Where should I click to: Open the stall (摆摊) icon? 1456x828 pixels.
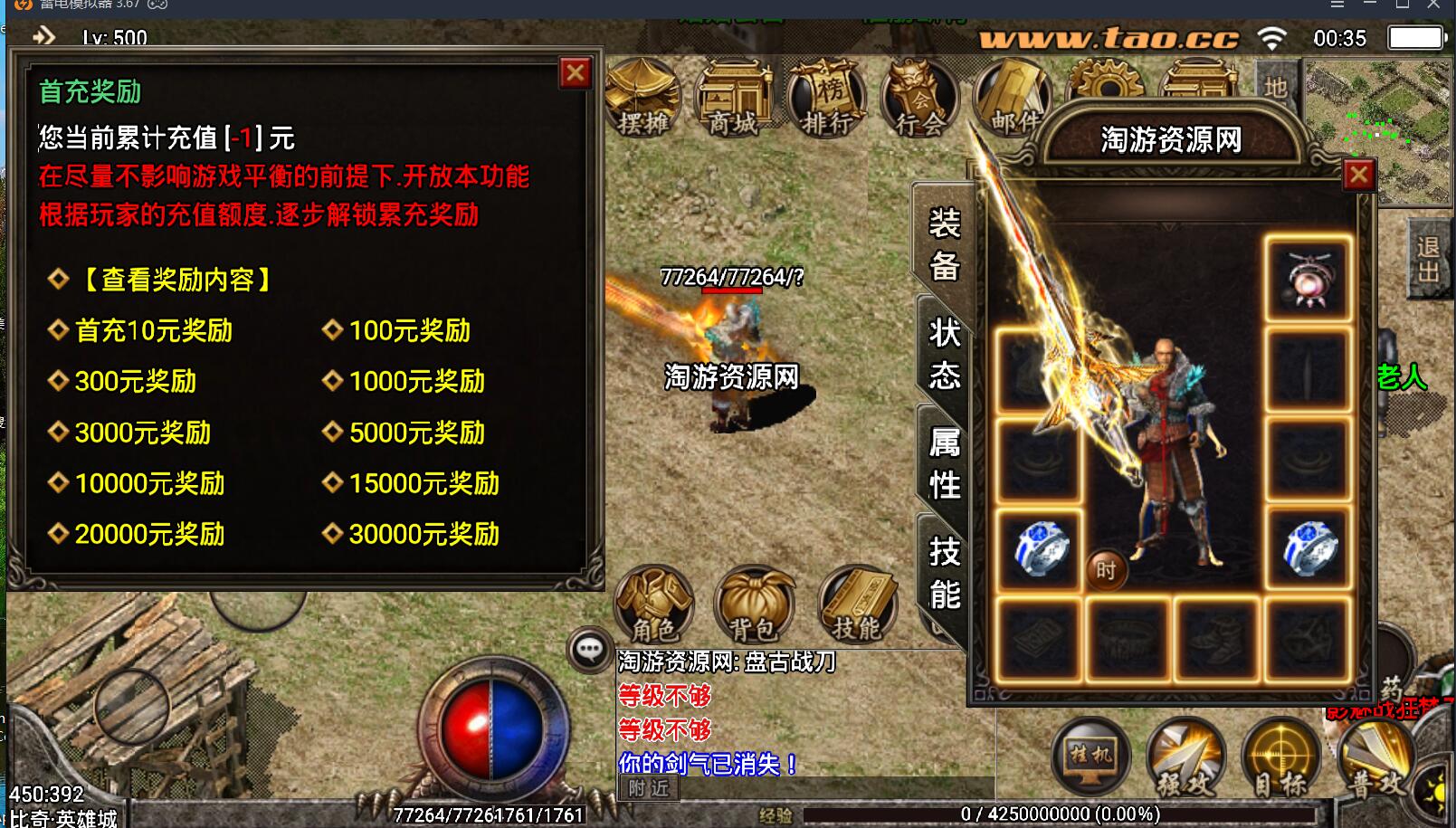[x=642, y=98]
